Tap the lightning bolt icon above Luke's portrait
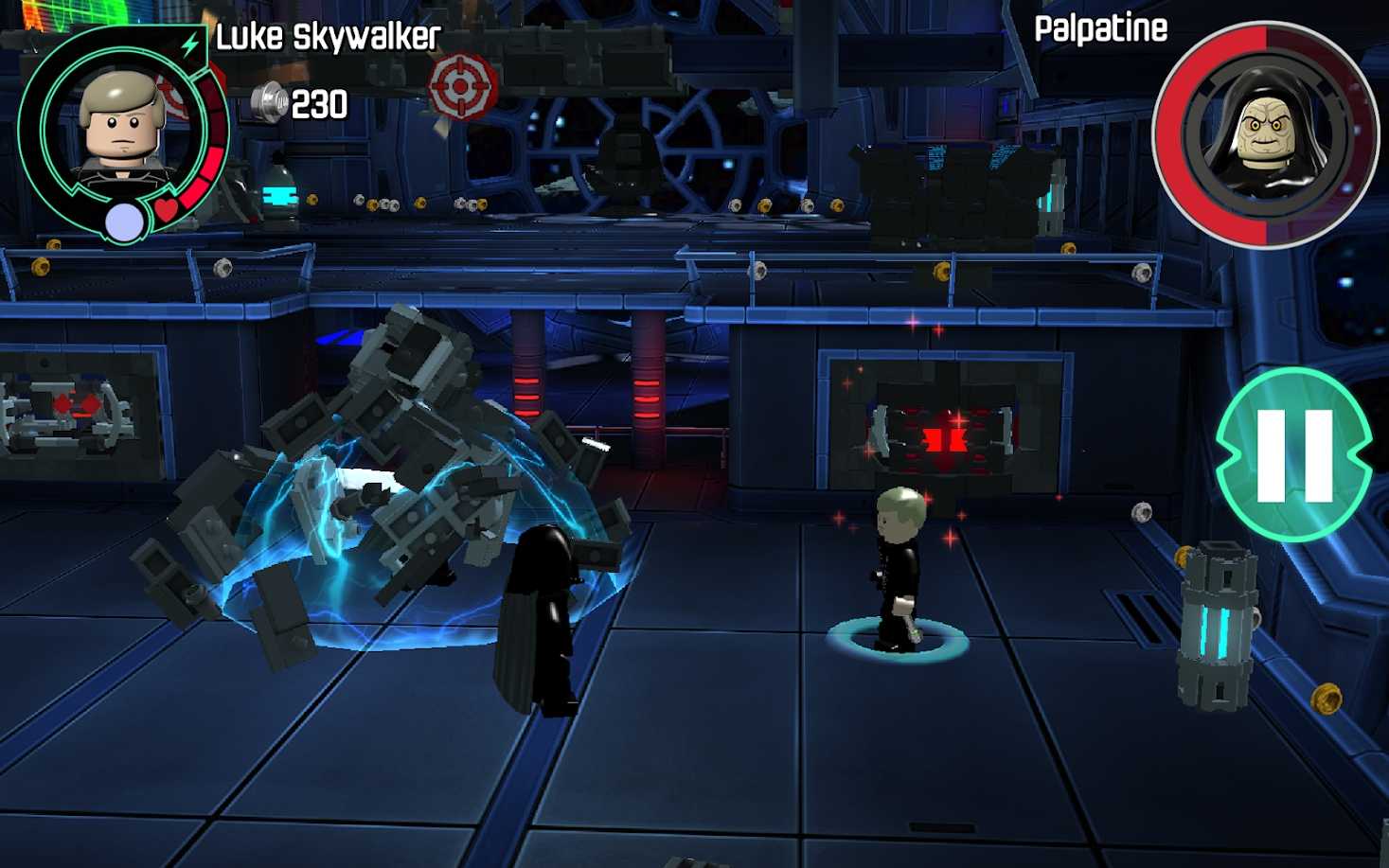 (x=191, y=44)
